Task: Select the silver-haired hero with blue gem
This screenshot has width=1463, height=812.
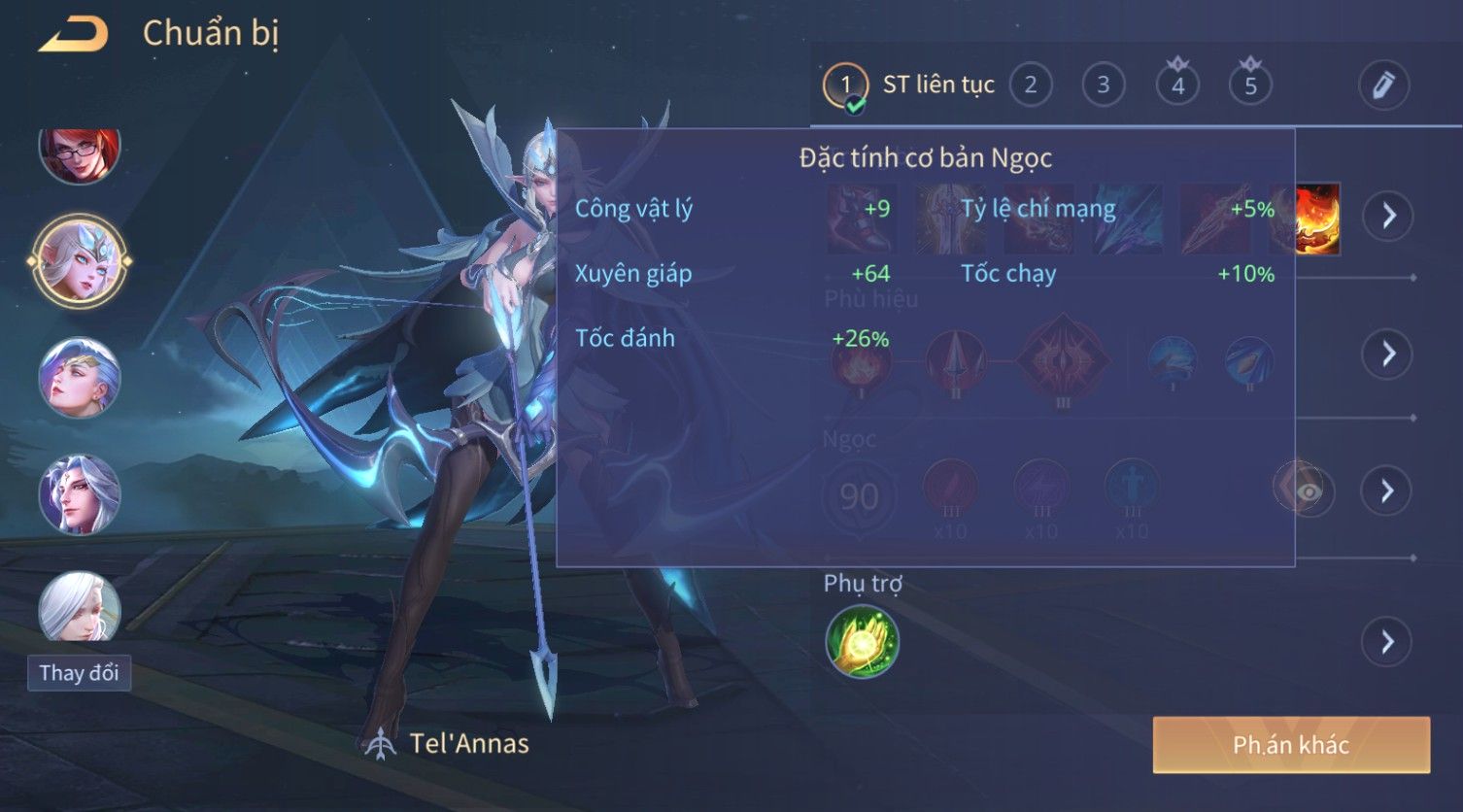Action: 80,494
